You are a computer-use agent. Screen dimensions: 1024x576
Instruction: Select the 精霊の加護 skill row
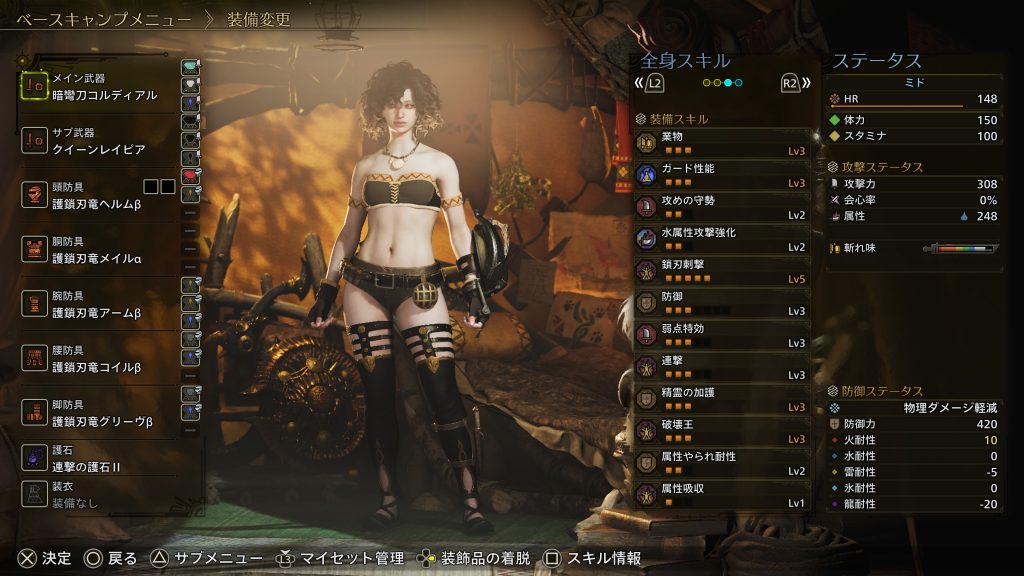(x=724, y=398)
